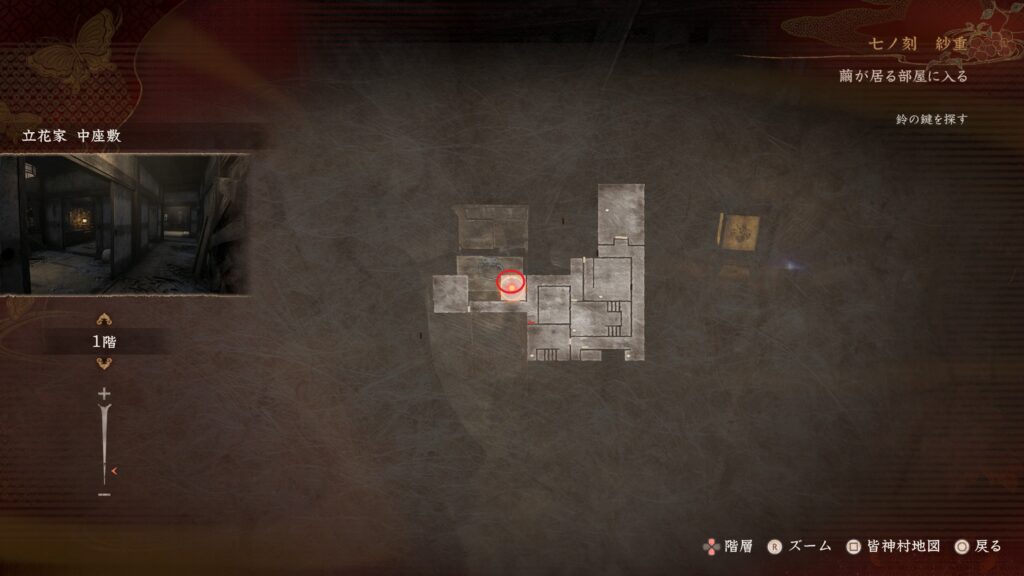The height and width of the screenshot is (576, 1024).
Task: Click the 繭が居る部屋に入る objective
Action: click(x=903, y=76)
